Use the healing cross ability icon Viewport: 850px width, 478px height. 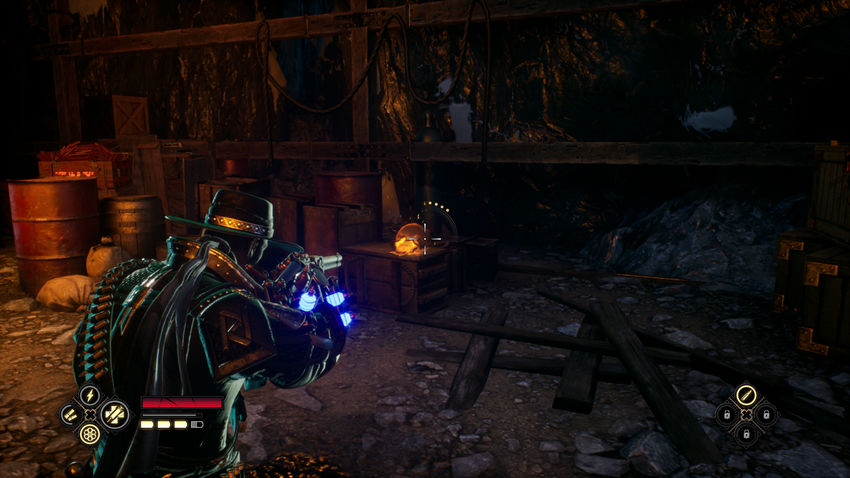114,413
